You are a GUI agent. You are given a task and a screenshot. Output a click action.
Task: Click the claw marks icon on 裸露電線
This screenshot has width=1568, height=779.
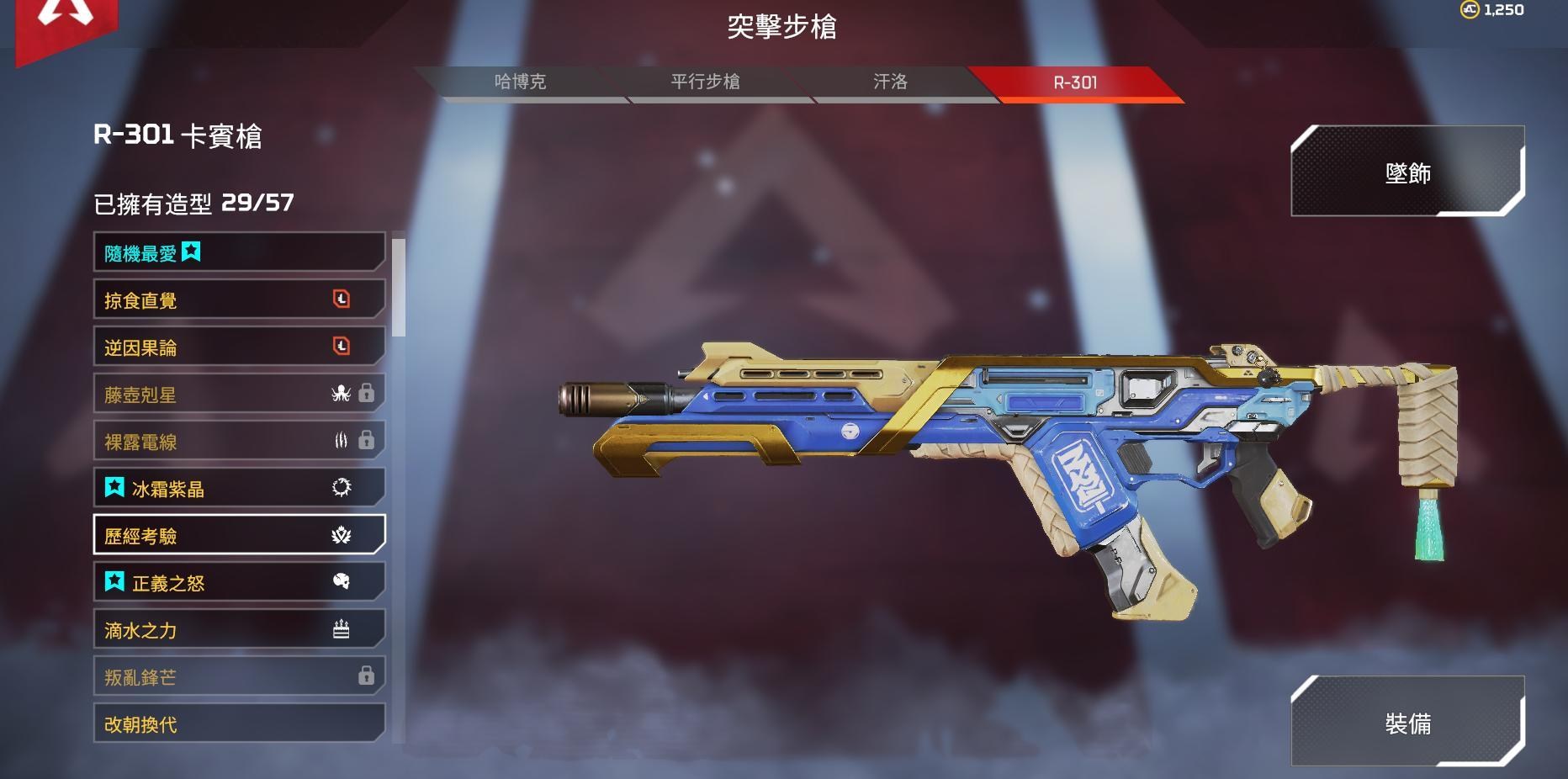coord(340,440)
